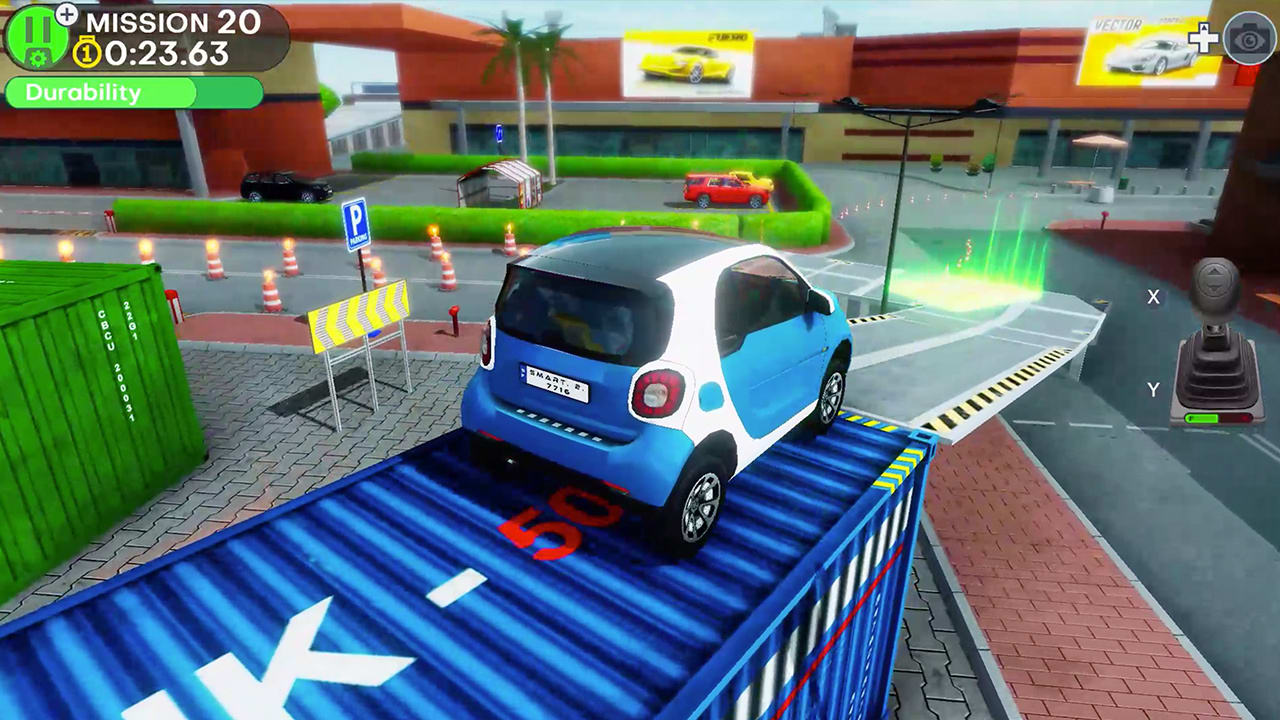Push the gear shifter's up arrow

(x=1213, y=272)
